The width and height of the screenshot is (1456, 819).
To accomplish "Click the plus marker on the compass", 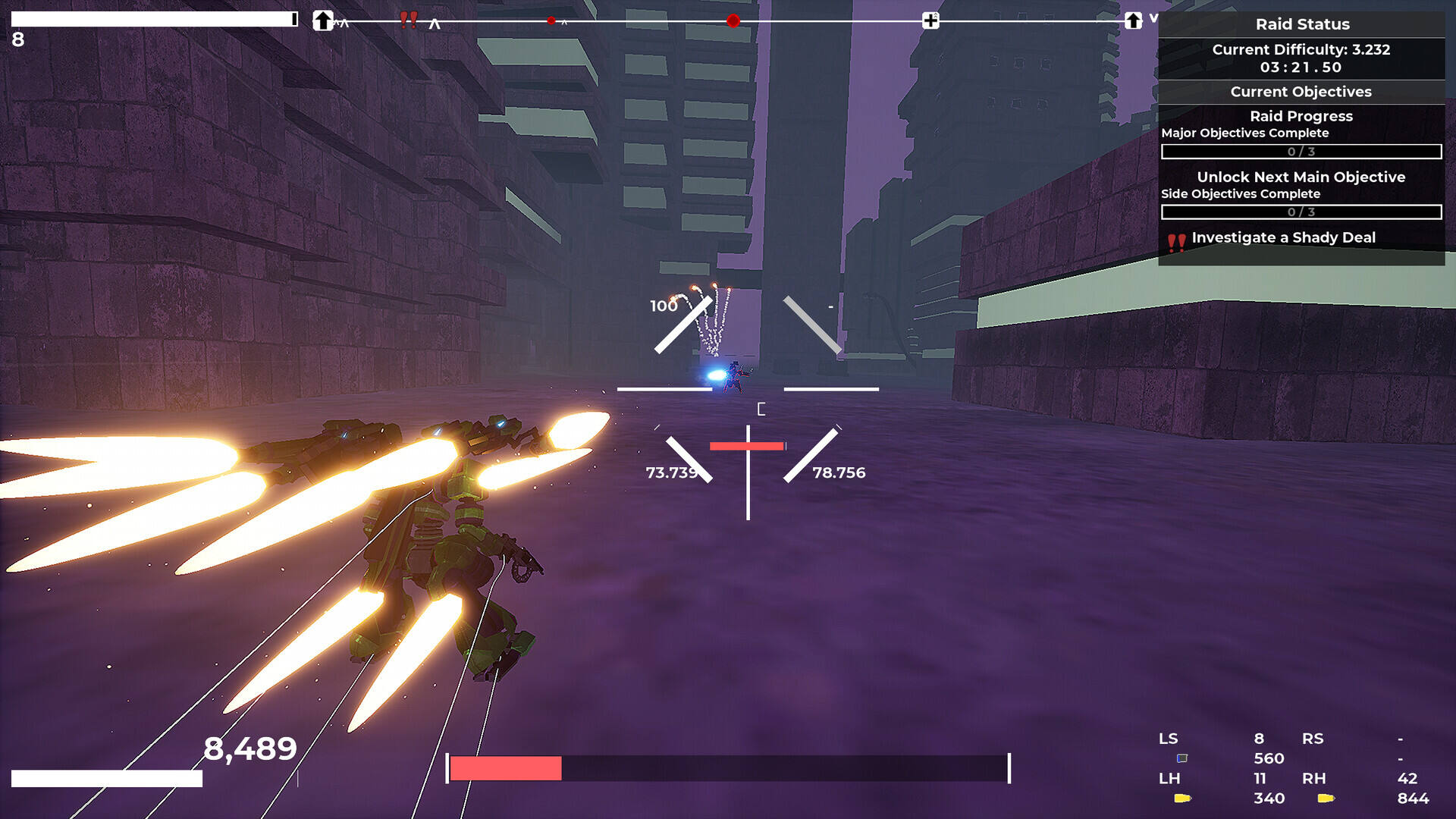I will click(930, 20).
